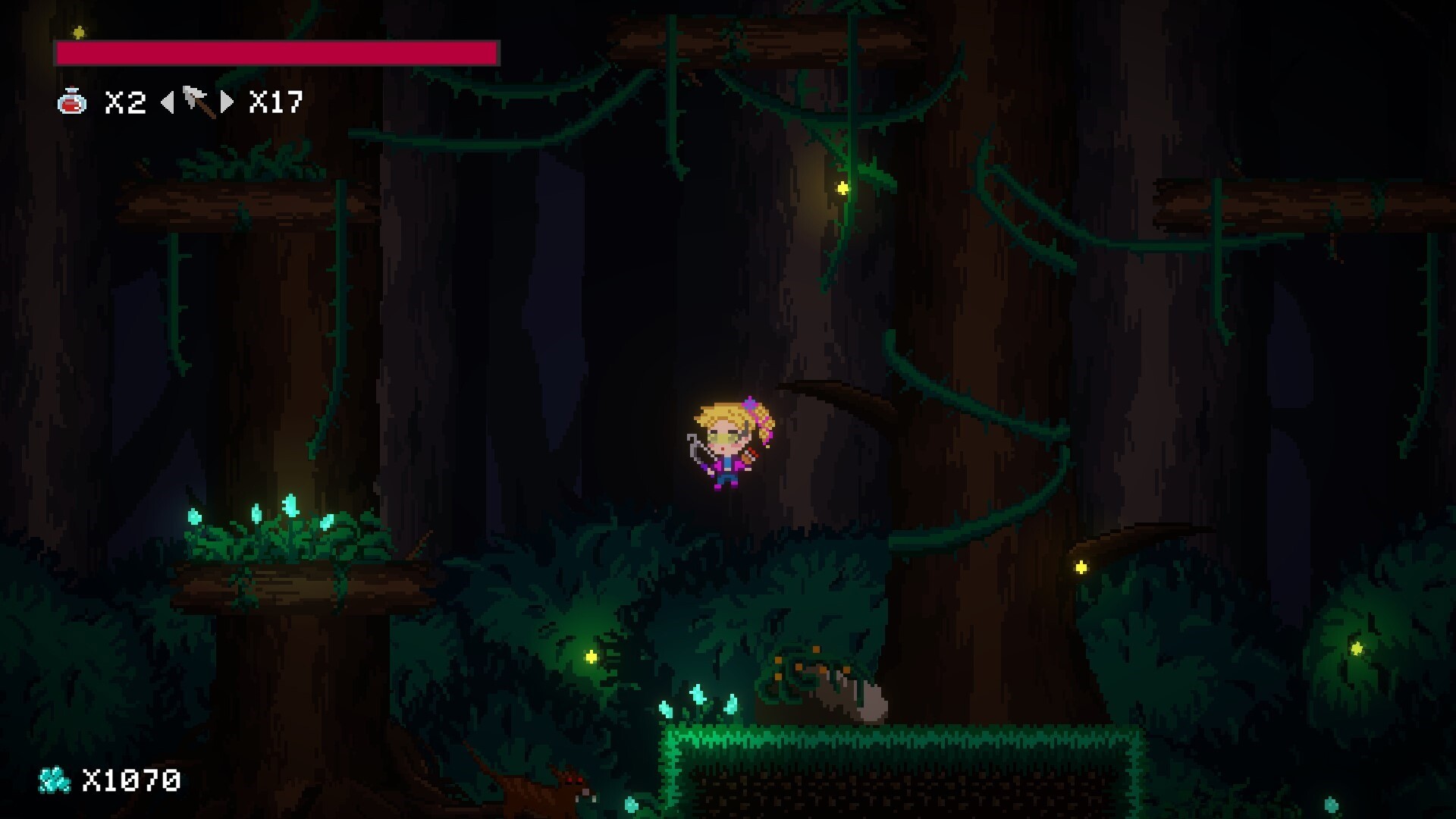Select the X17 ammo count label
The height and width of the screenshot is (819, 1456).
pos(277,102)
